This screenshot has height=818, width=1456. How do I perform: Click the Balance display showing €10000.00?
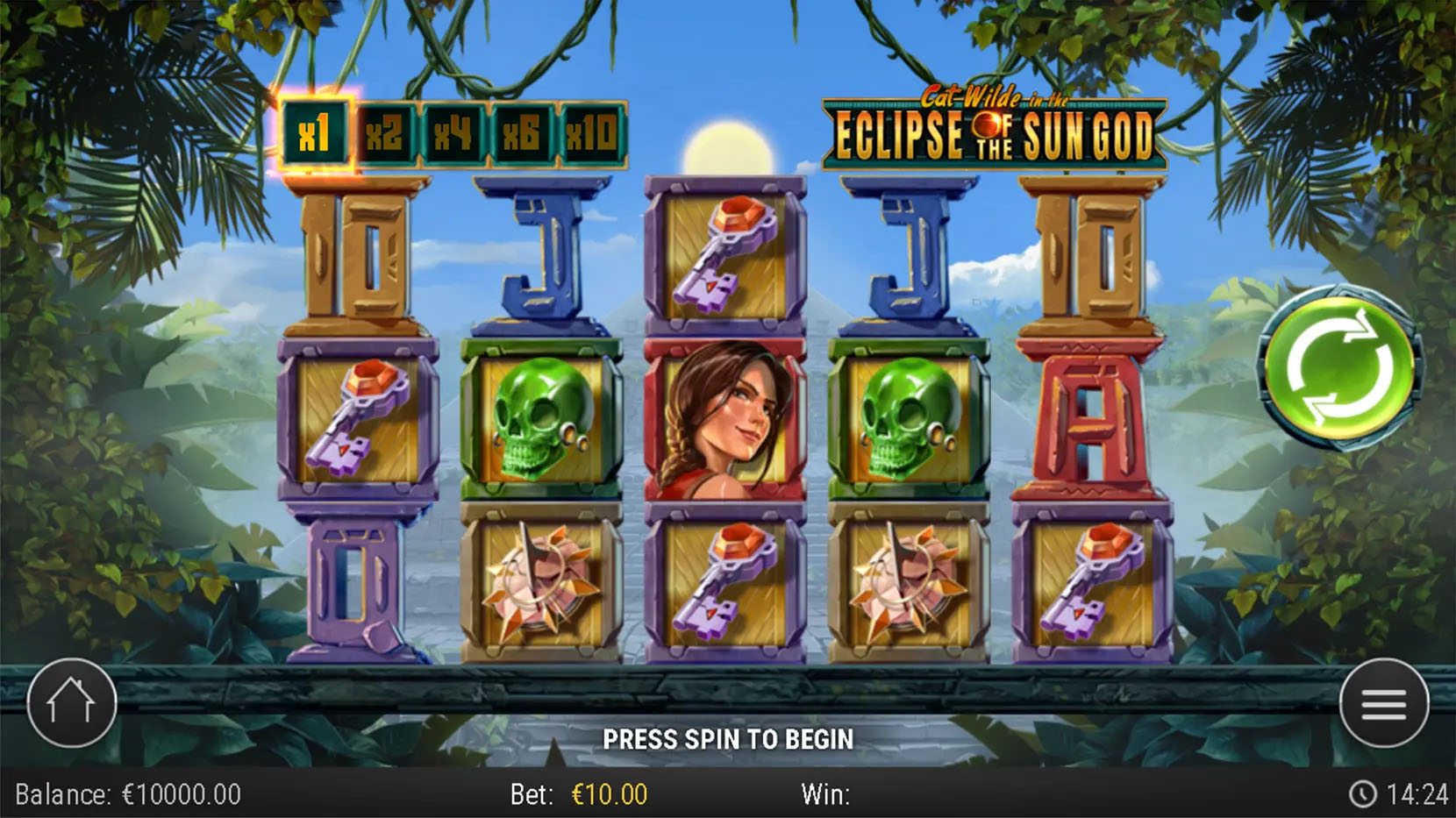point(127,794)
